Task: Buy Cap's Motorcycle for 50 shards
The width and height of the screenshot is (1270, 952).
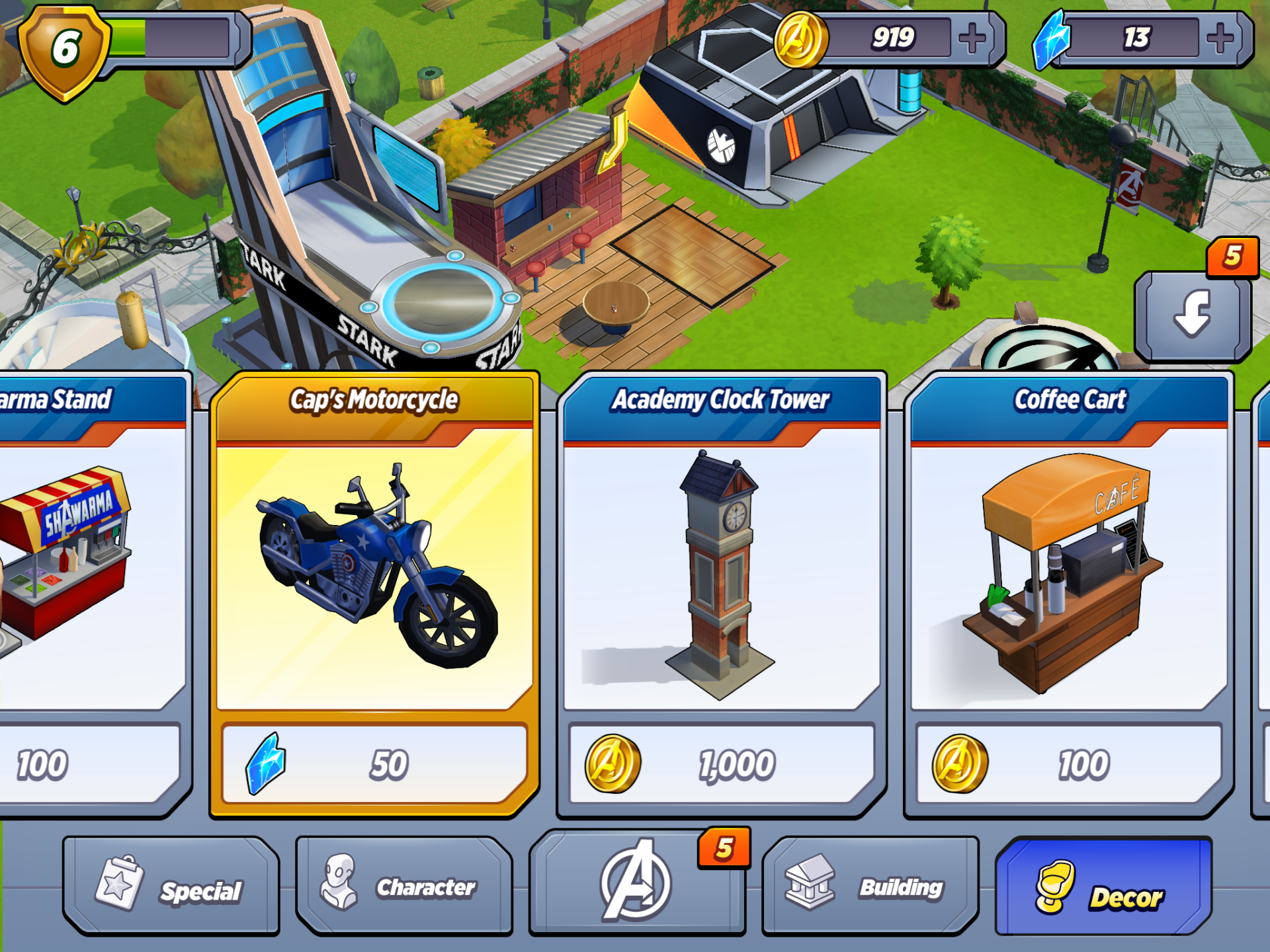Action: (374, 764)
